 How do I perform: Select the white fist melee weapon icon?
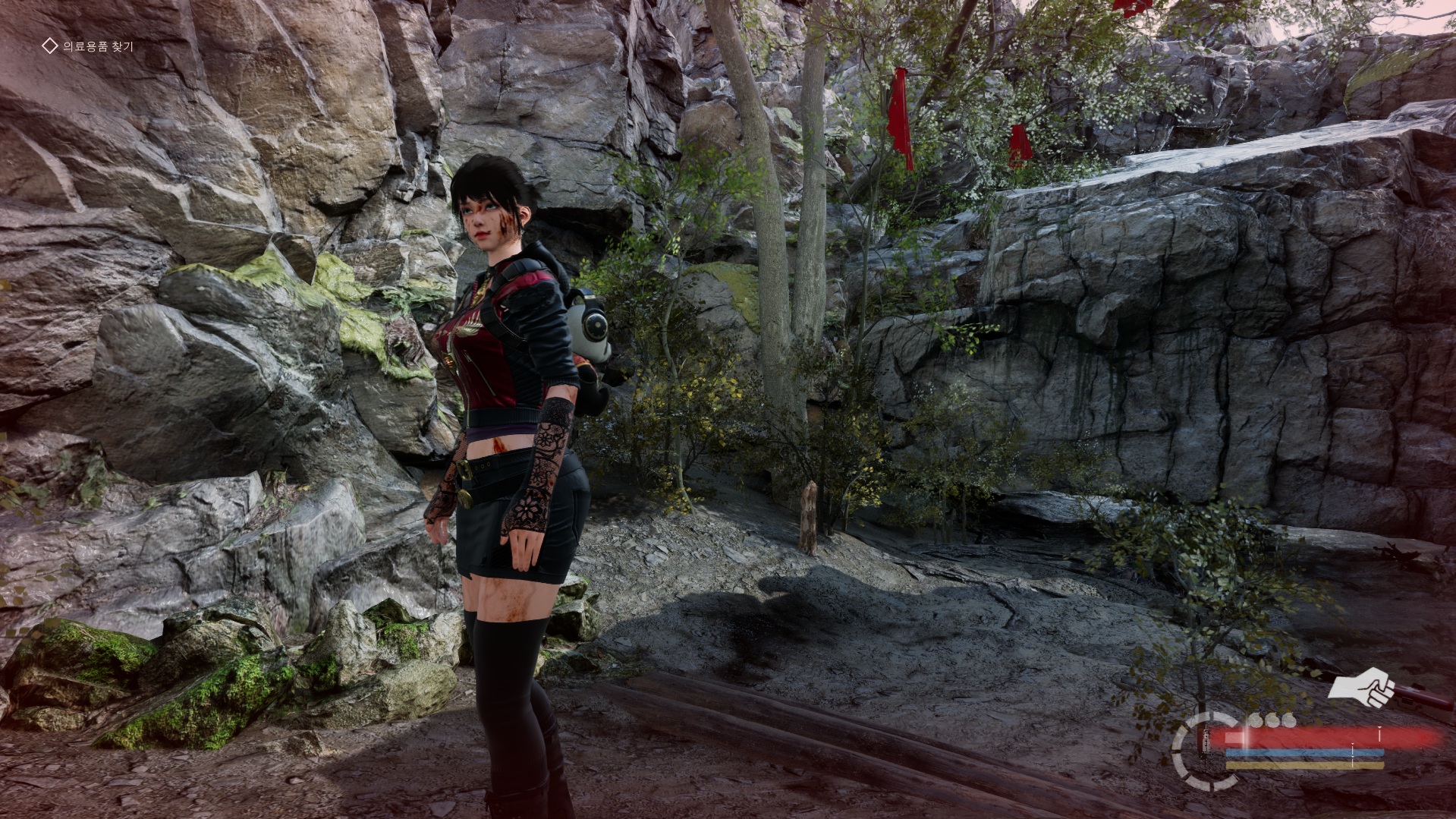tap(1363, 687)
